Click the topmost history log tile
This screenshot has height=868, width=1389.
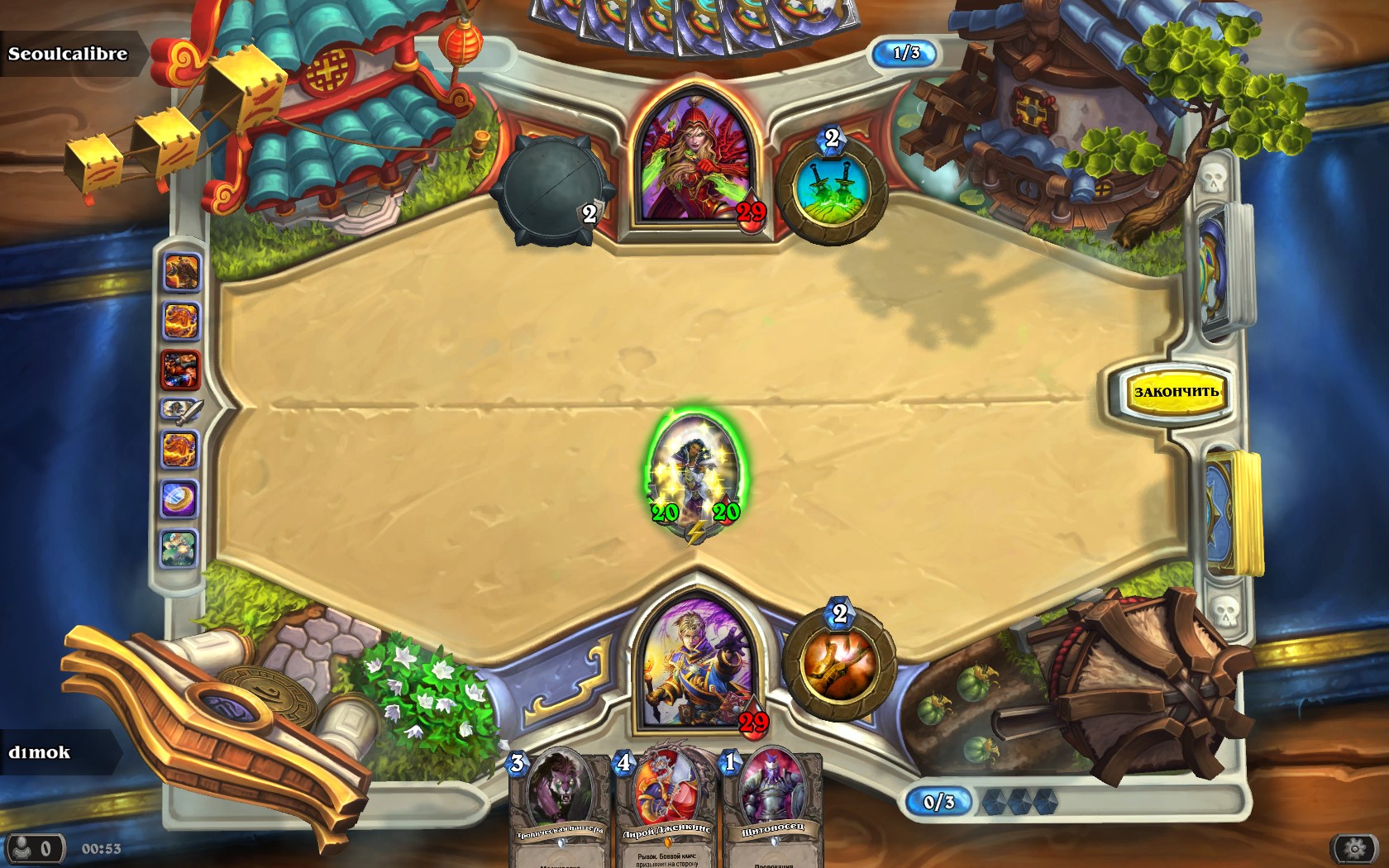pyautogui.click(x=180, y=272)
